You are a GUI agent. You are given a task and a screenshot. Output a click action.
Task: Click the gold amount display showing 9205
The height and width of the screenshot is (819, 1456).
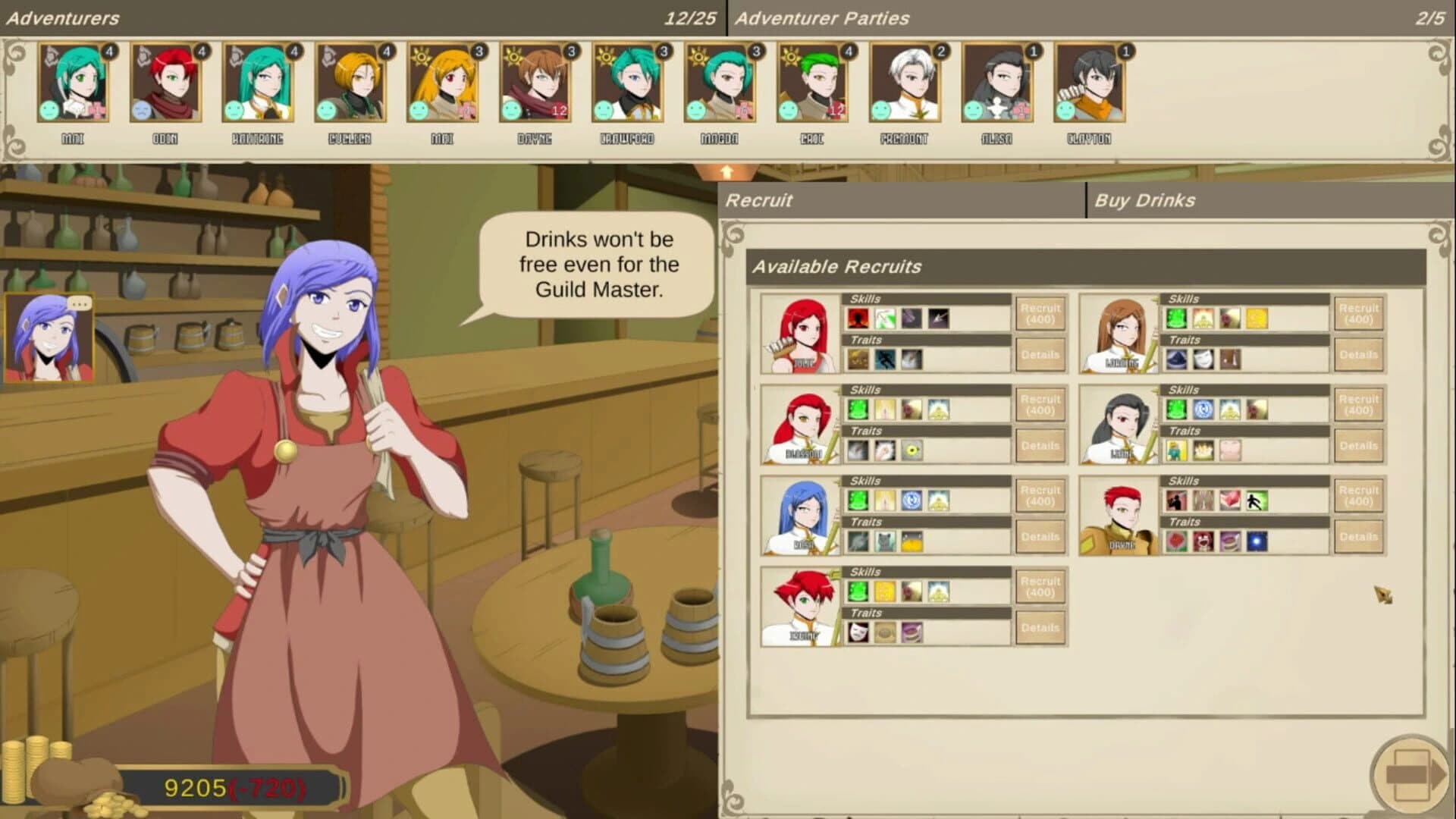[x=196, y=788]
